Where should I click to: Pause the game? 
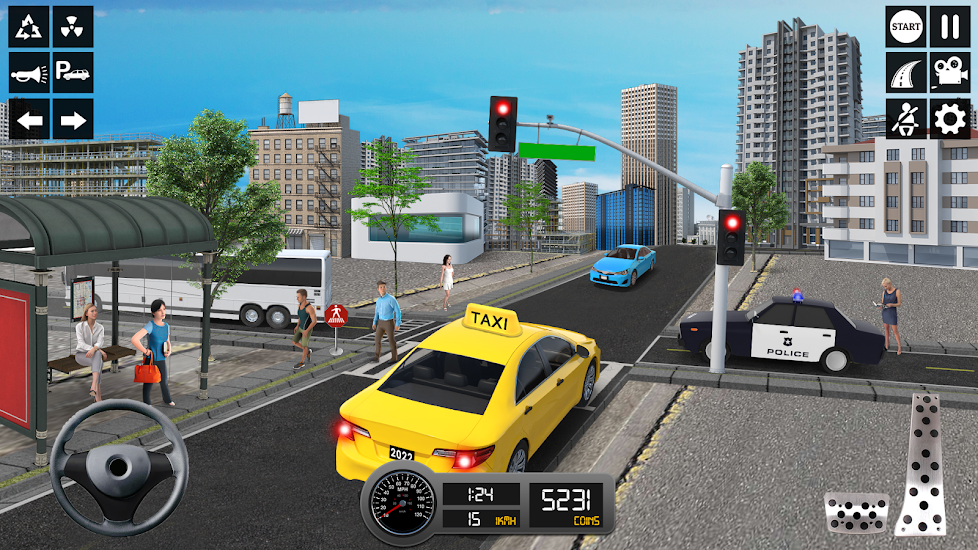pyautogui.click(x=950, y=26)
